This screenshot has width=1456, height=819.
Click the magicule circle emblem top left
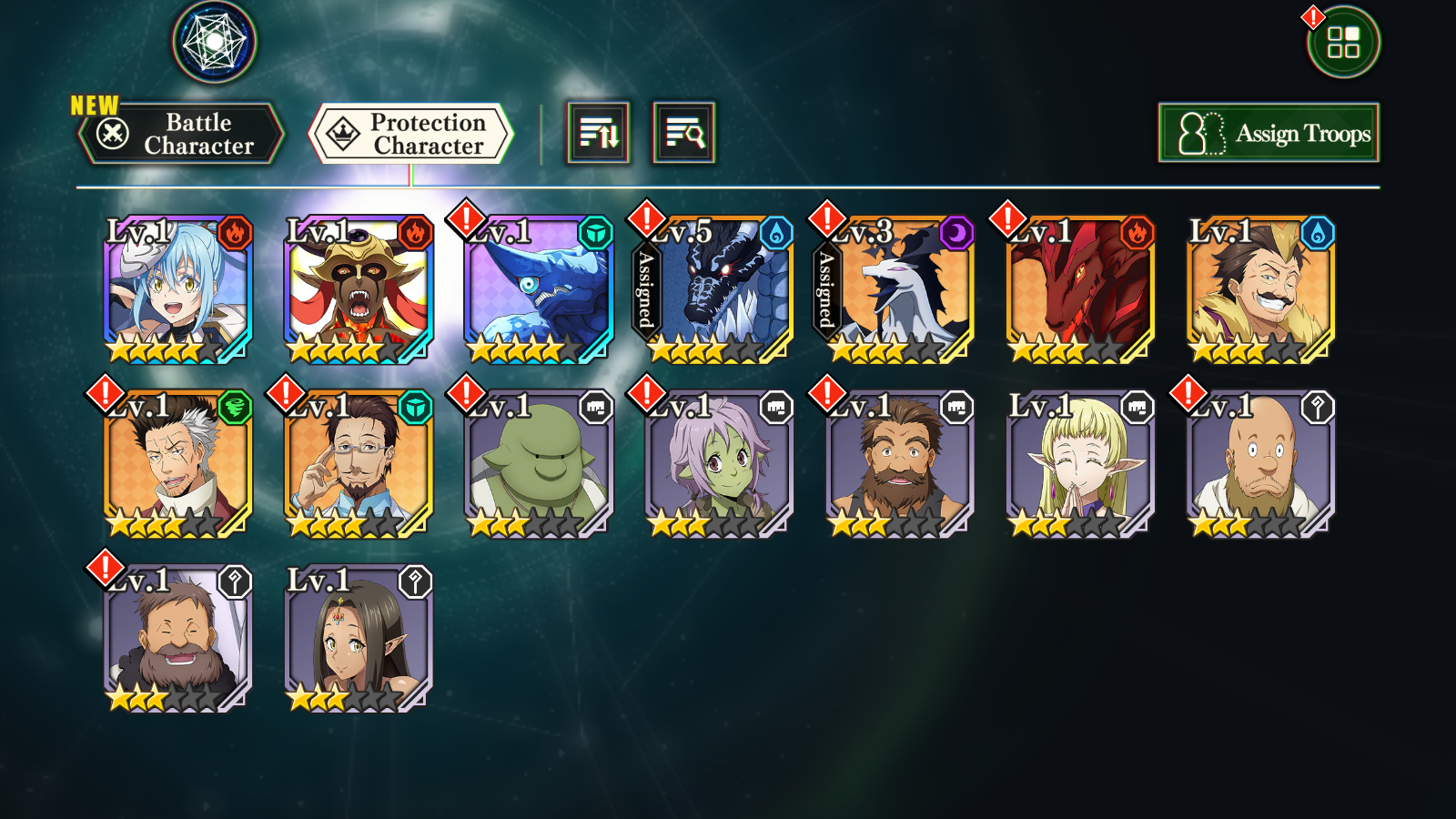213,41
